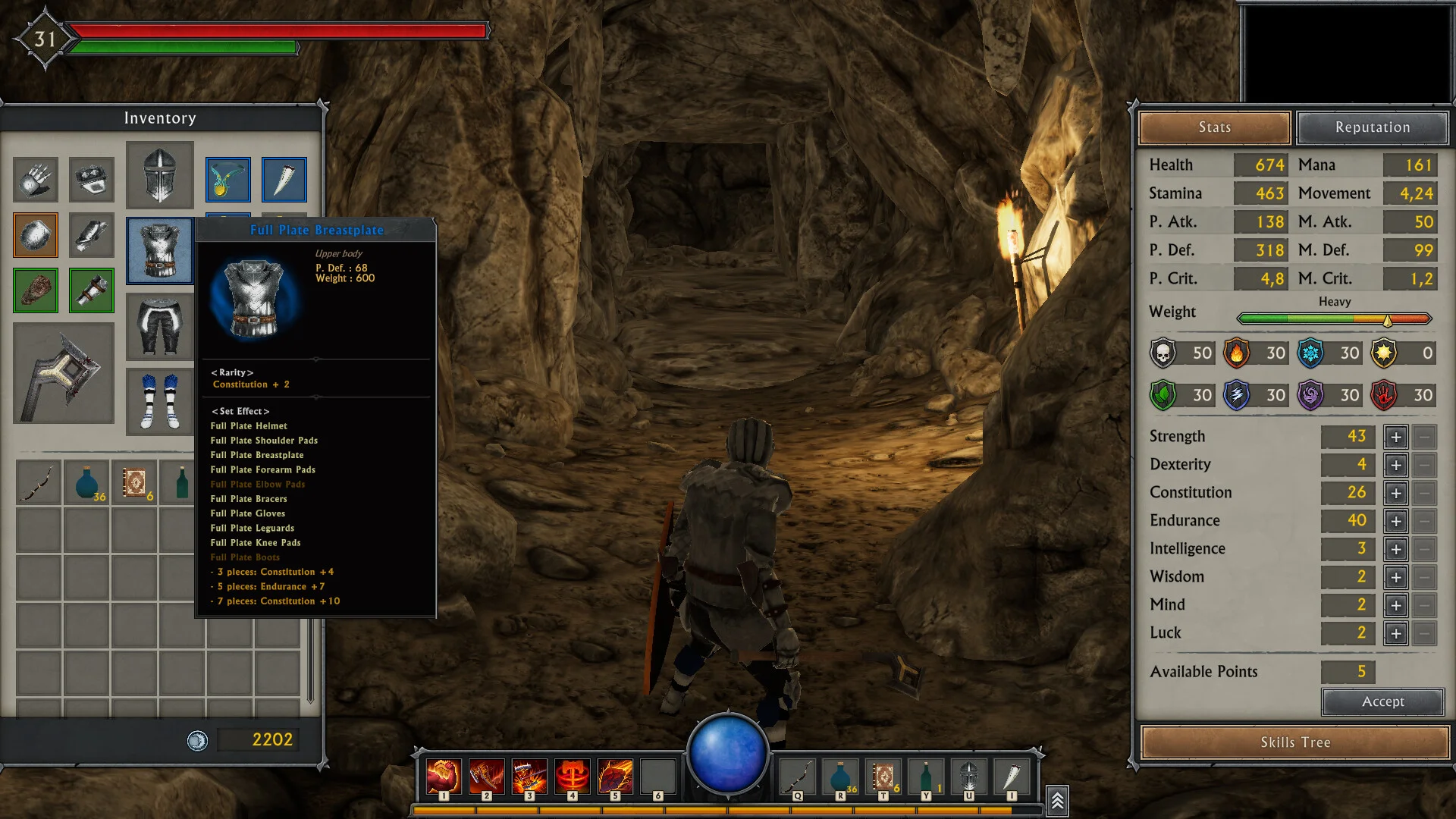Increase Strength with the plus button
This screenshot has height=819, width=1456.
click(1395, 437)
